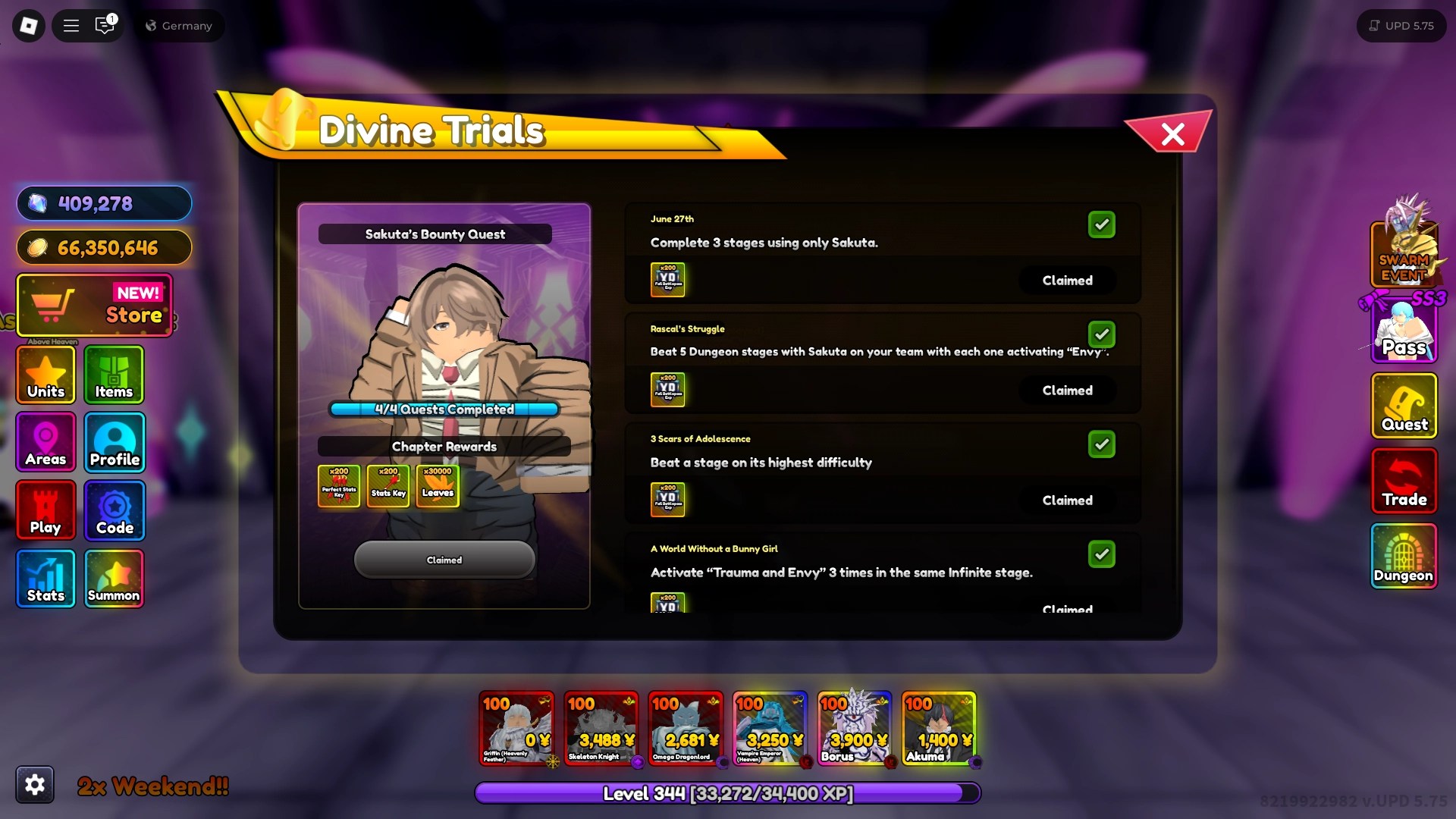The image size is (1456, 819).
Task: Open the Units panel
Action: click(x=45, y=375)
